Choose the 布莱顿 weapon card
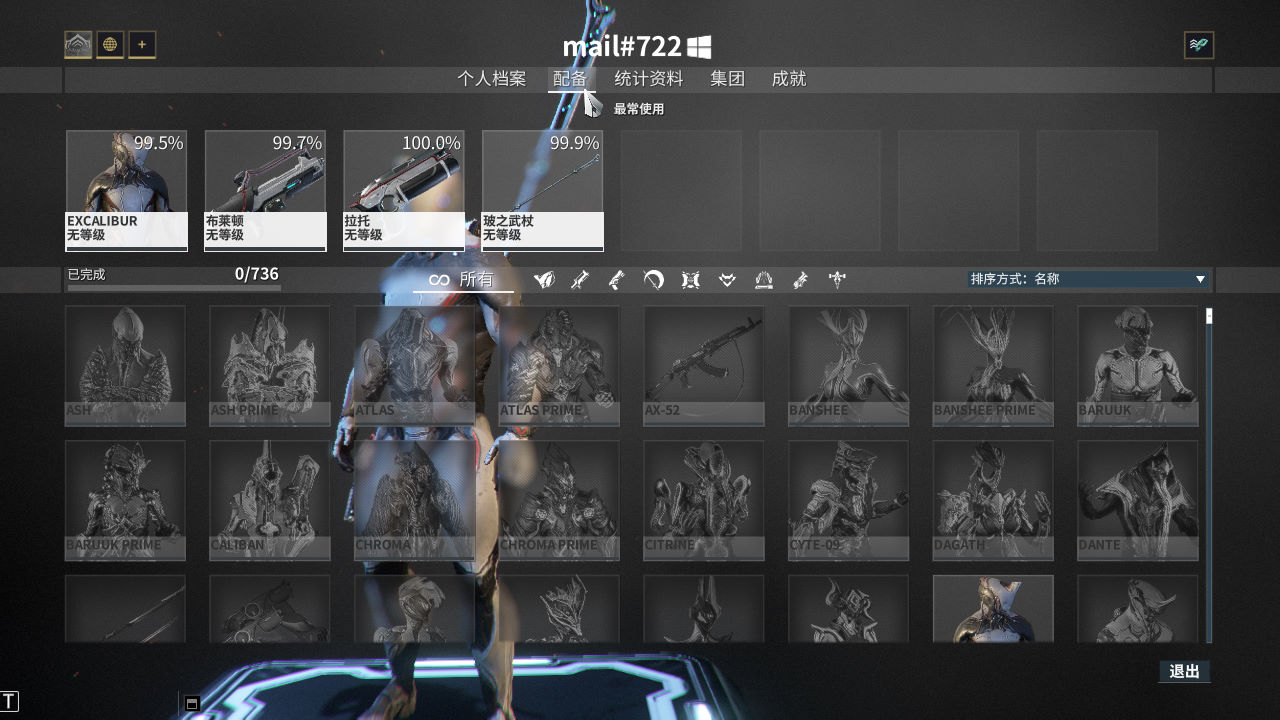This screenshot has height=720, width=1280. pos(265,190)
